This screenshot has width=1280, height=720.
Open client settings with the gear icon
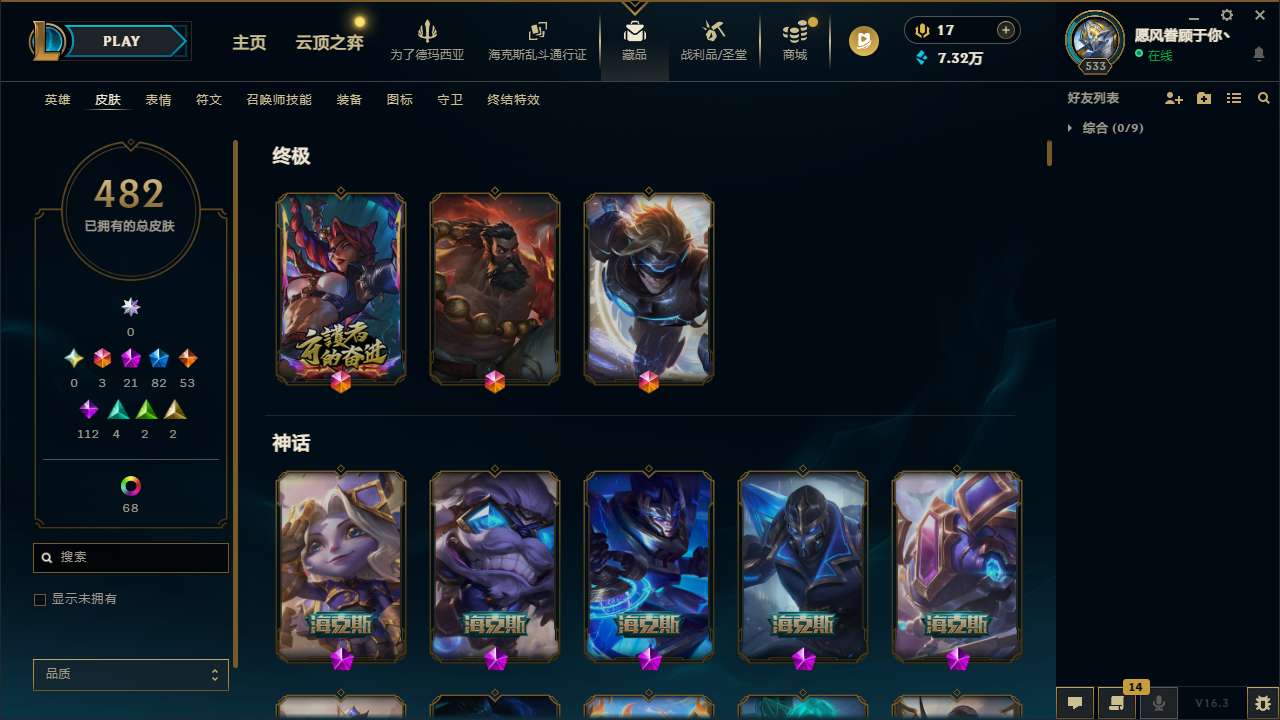[x=1226, y=15]
